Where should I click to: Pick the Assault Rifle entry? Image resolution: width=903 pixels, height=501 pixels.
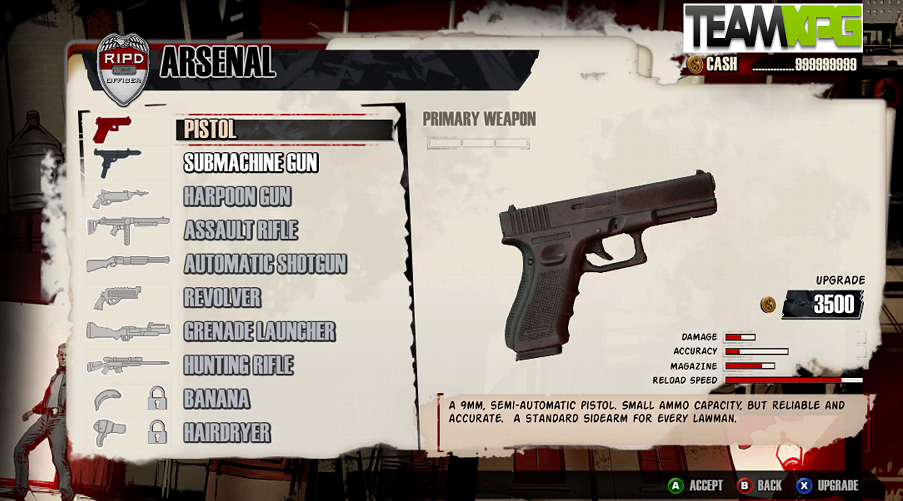click(x=241, y=230)
